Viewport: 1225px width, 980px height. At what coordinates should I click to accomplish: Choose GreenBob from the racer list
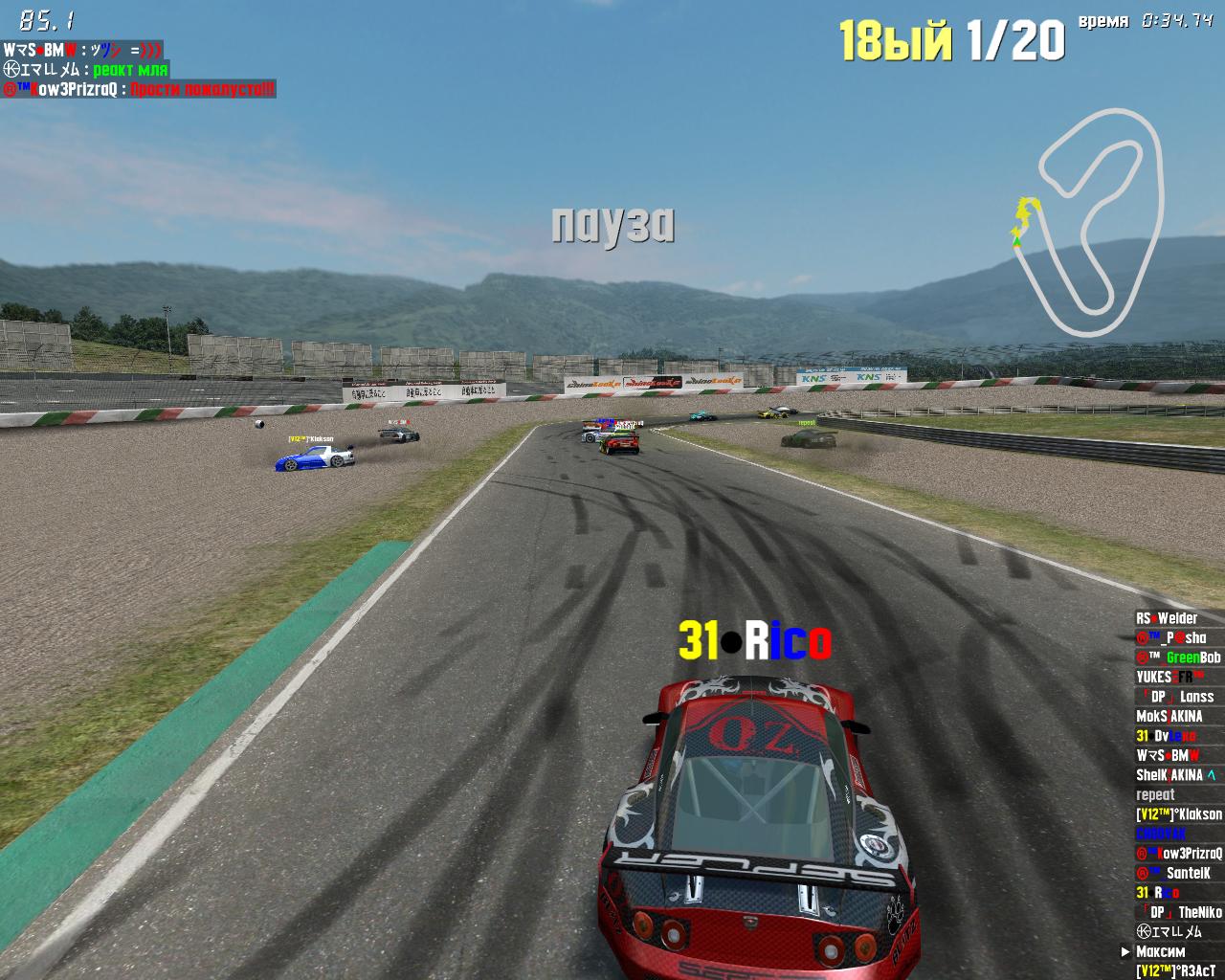pyautogui.click(x=1178, y=657)
